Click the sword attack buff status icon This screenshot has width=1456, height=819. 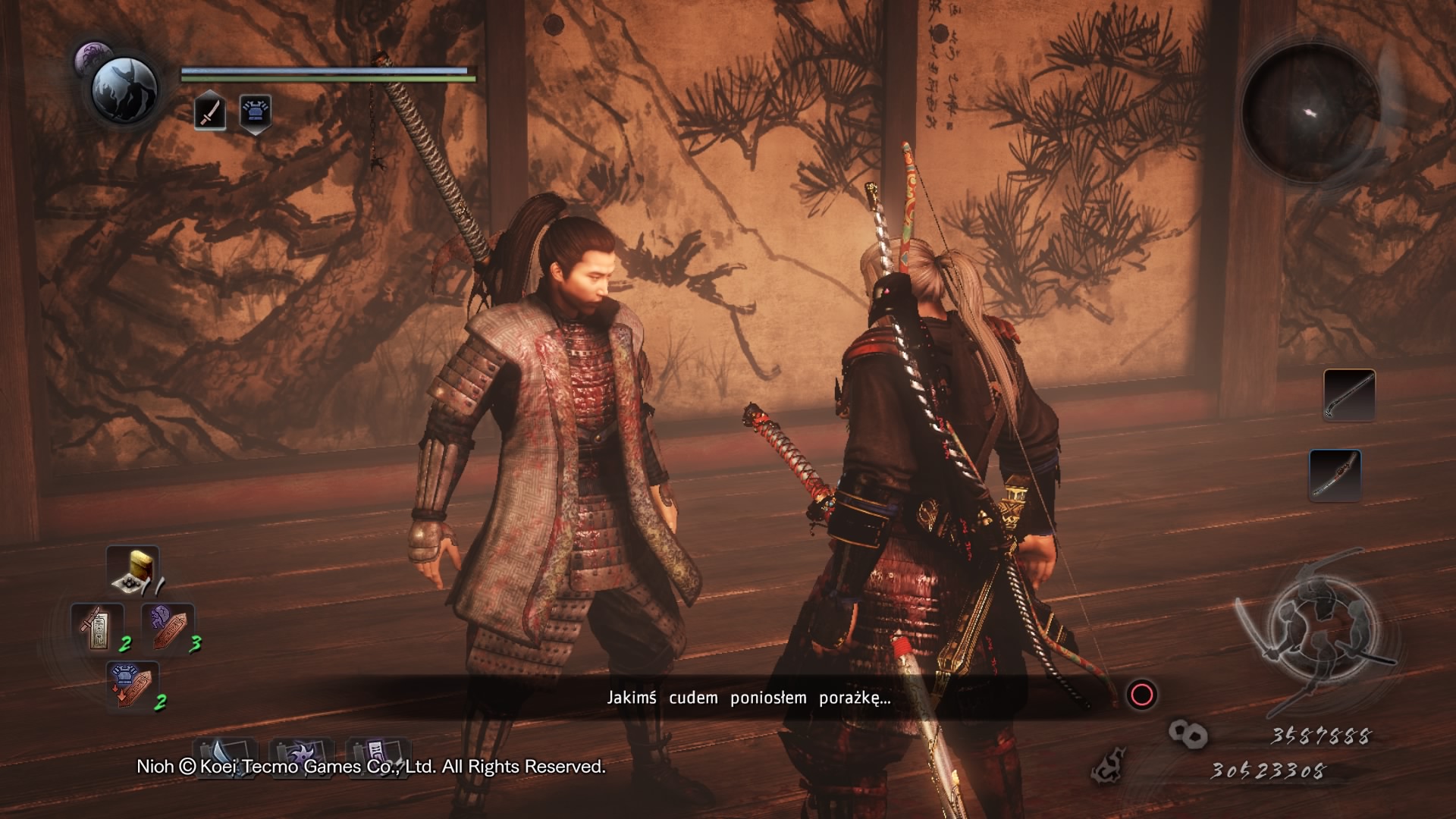209,112
